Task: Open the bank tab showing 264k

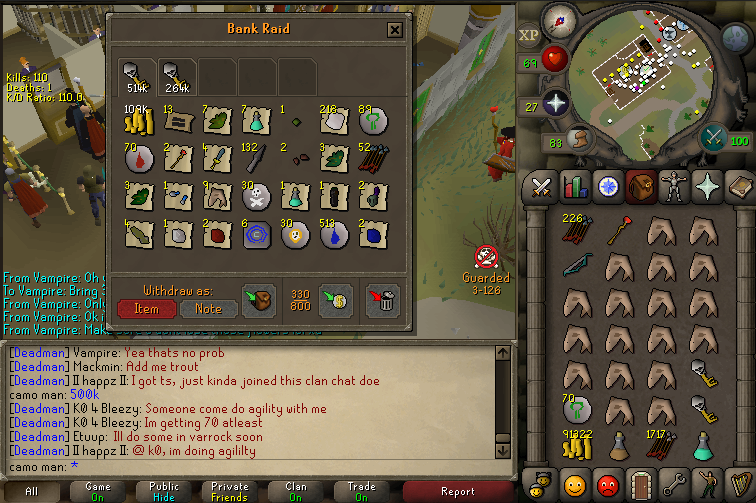Action: (175, 74)
